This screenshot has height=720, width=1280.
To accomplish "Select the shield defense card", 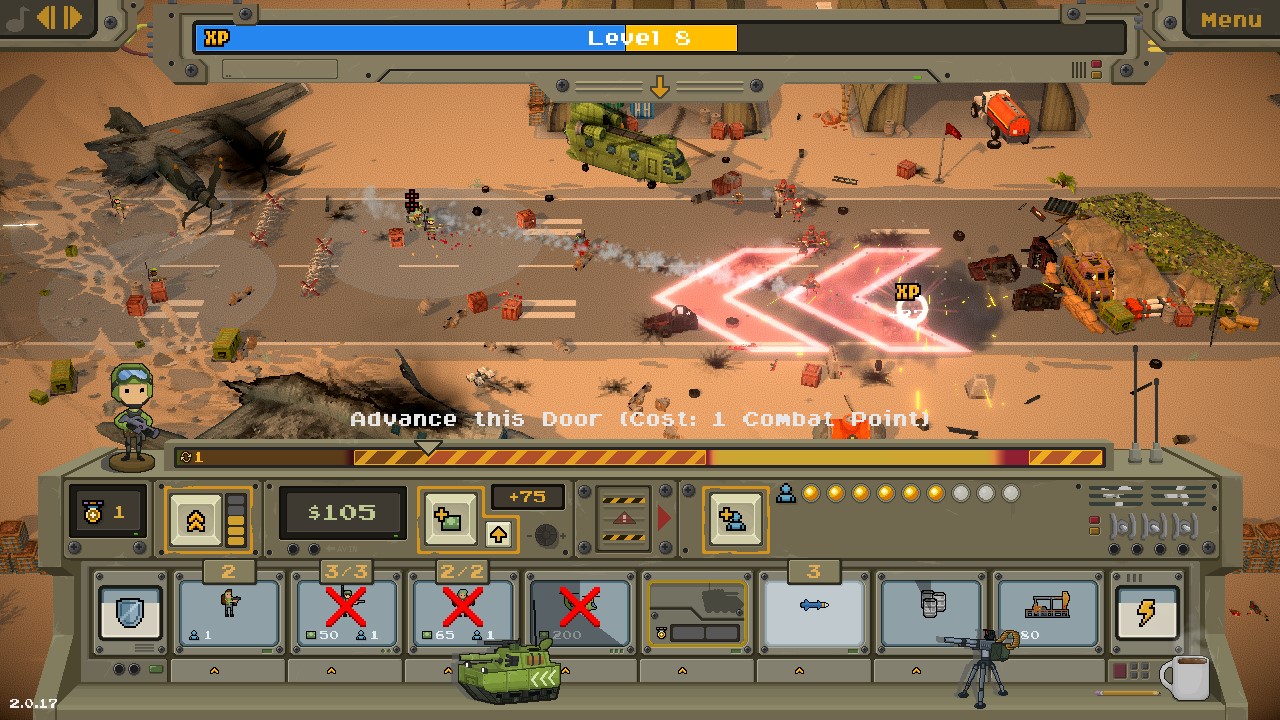I will click(x=131, y=611).
